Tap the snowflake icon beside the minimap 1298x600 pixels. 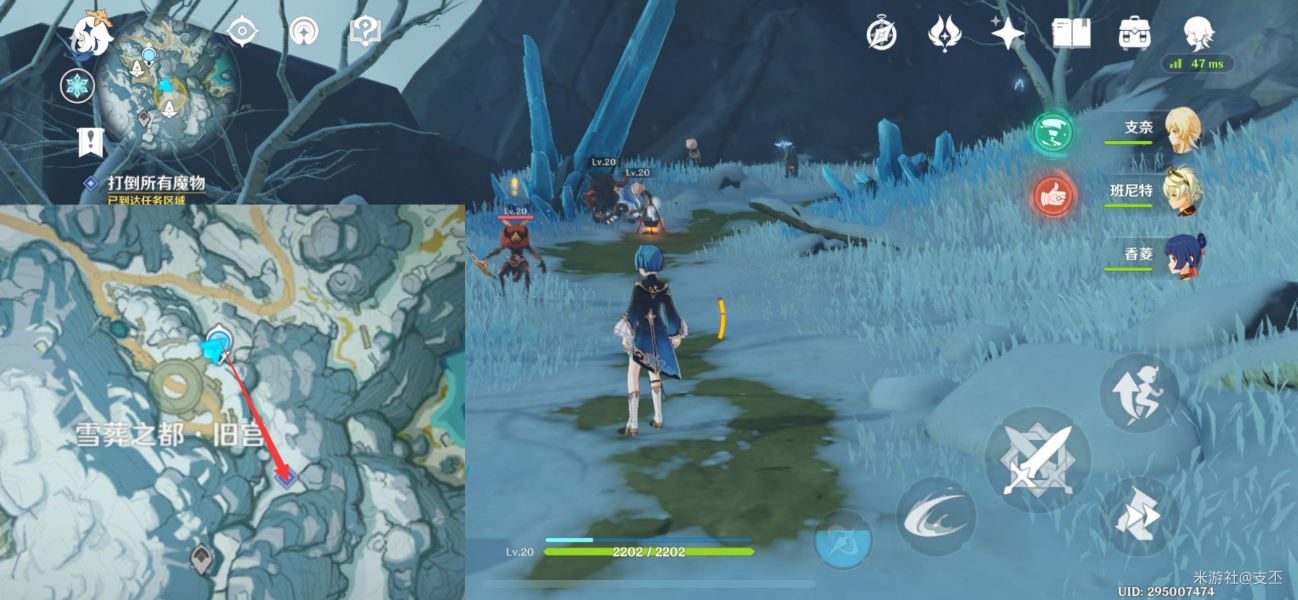coord(77,86)
